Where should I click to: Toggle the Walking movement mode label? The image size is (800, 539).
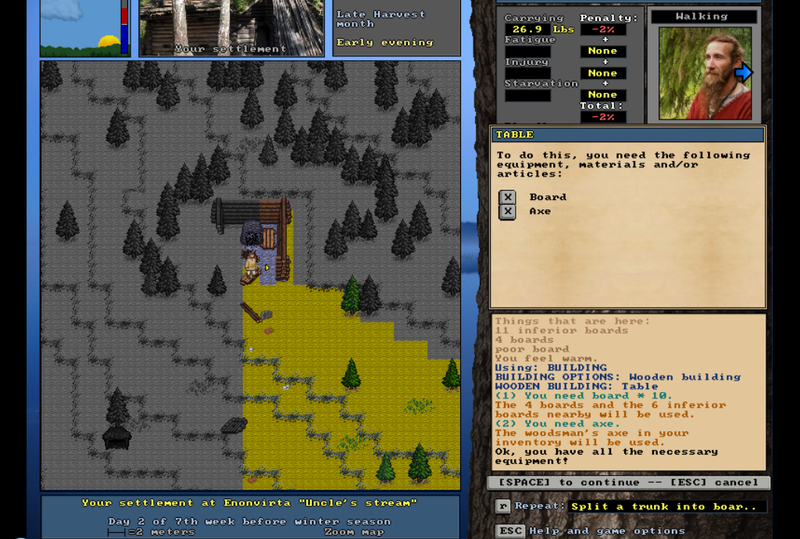[704, 17]
